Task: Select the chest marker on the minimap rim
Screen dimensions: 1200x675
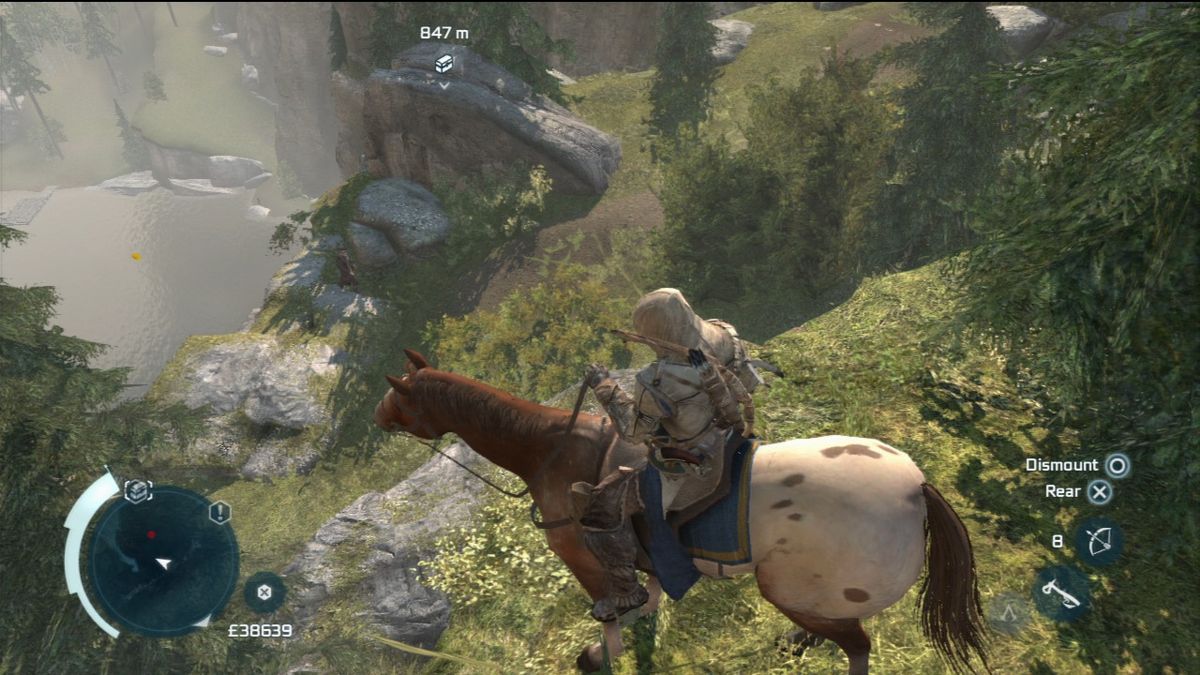Action: [x=137, y=490]
